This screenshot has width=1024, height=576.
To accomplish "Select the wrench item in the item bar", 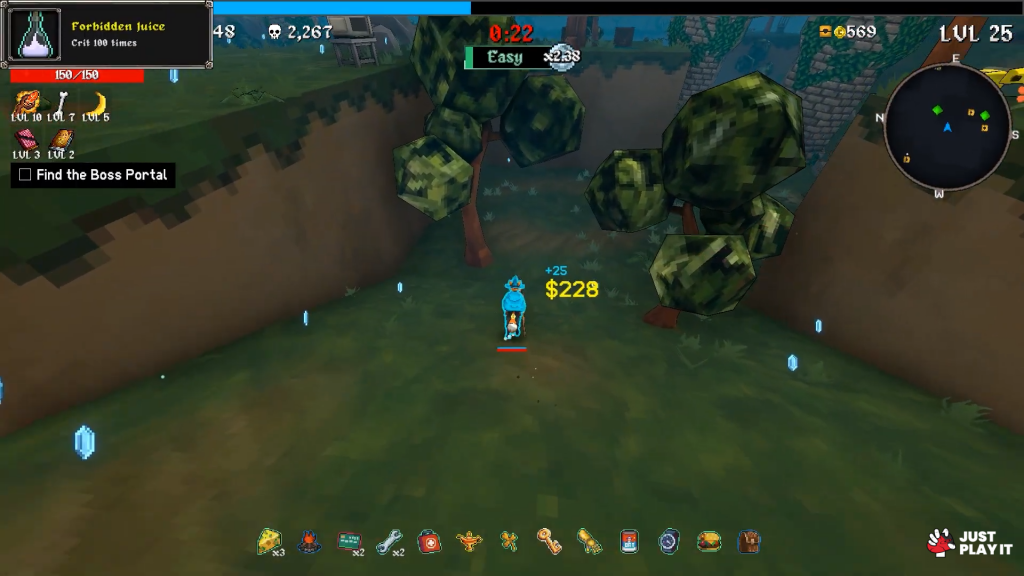I will pyautogui.click(x=388, y=542).
